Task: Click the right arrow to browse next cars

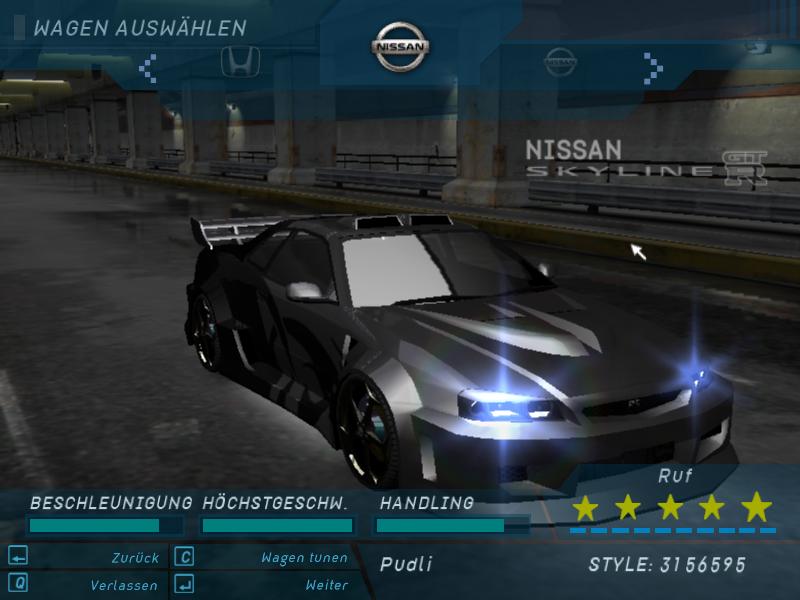Action: point(654,67)
